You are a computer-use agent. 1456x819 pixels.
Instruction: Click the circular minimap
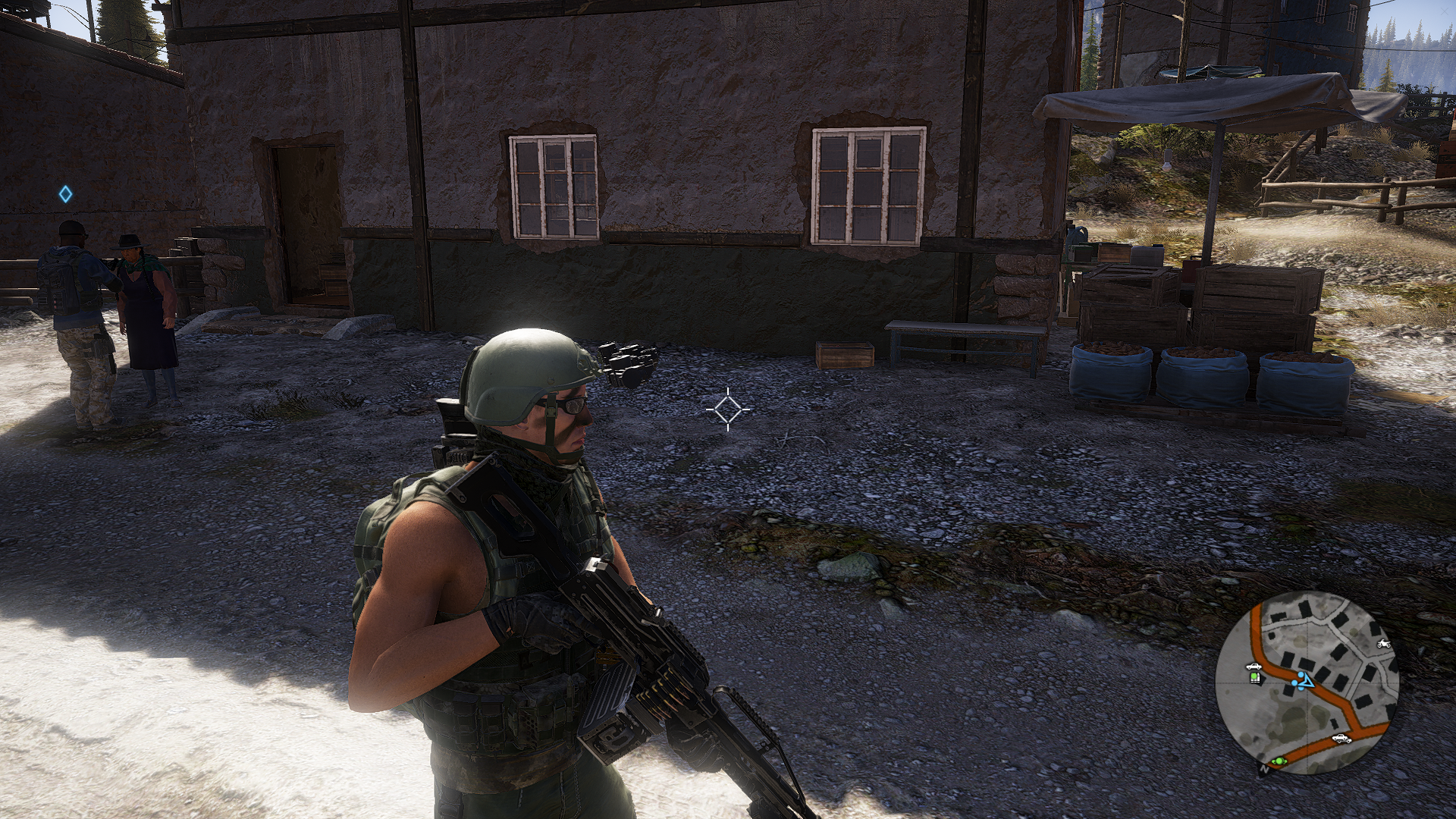coord(1307,682)
